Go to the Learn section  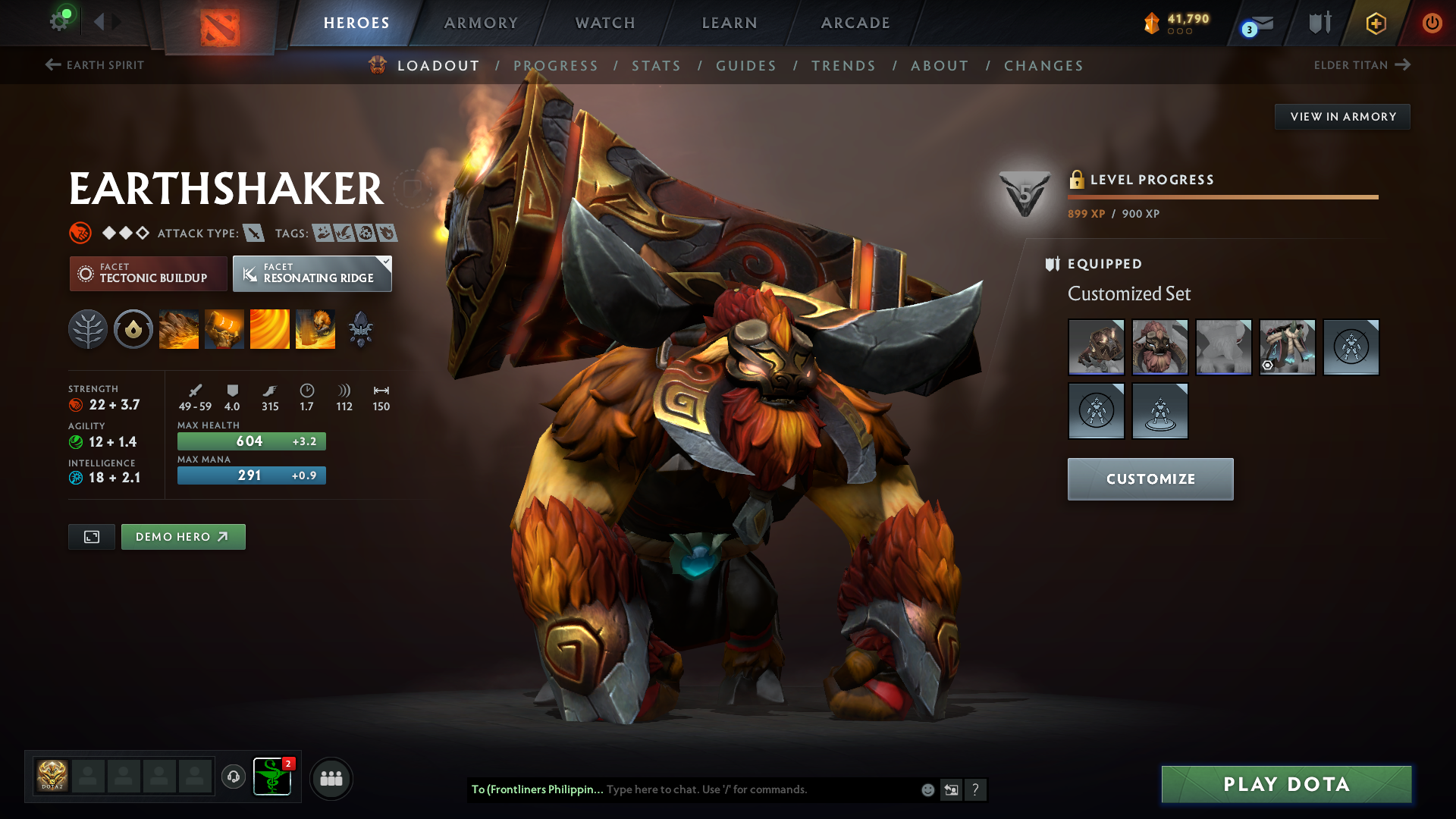click(730, 23)
